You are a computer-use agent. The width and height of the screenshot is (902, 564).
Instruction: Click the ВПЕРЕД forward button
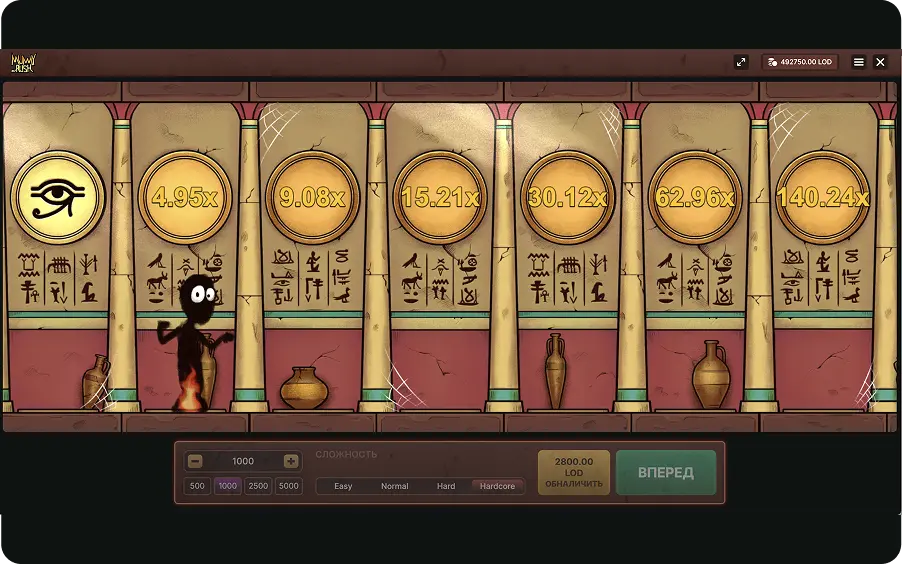(x=666, y=472)
